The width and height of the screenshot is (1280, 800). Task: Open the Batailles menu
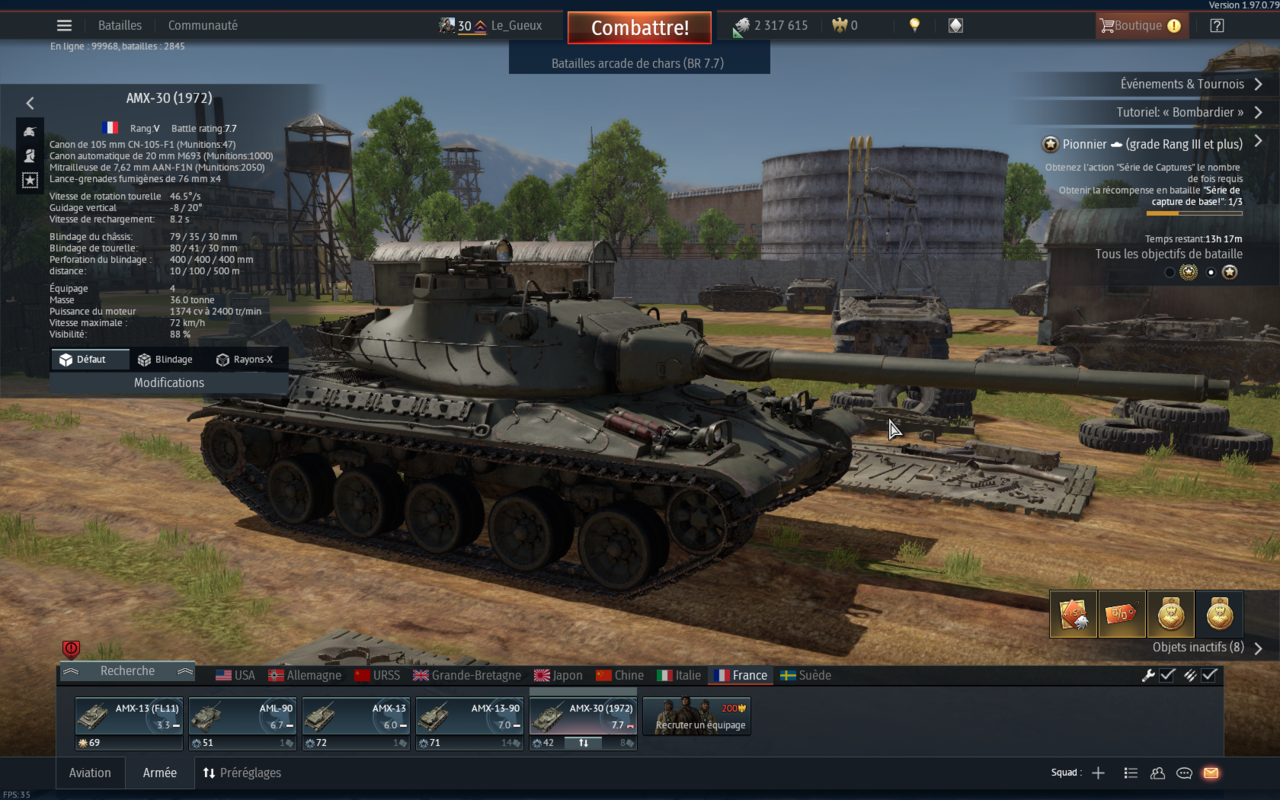tap(120, 26)
